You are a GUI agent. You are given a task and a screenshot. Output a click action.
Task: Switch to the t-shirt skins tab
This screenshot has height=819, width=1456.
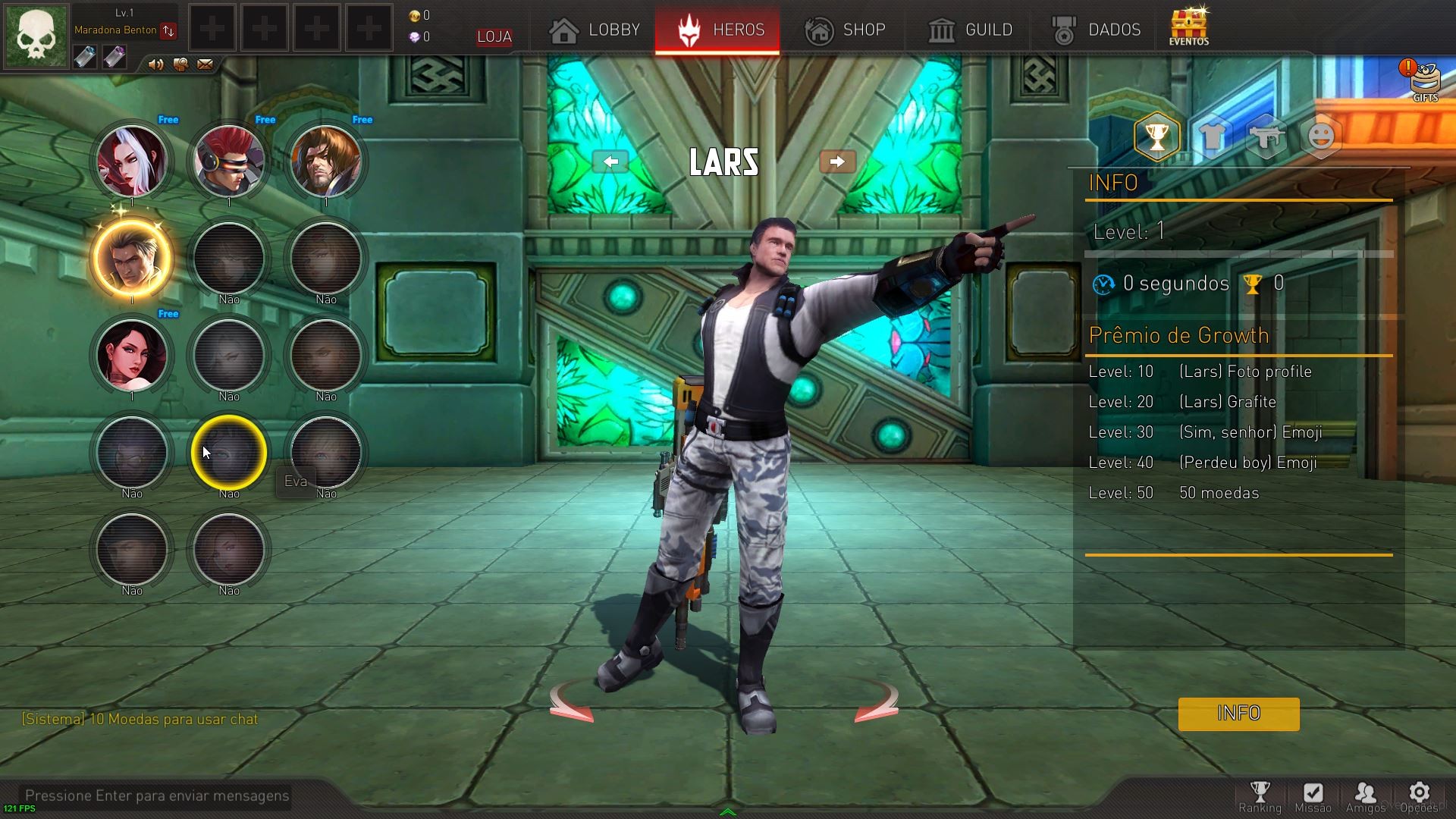click(x=1212, y=137)
